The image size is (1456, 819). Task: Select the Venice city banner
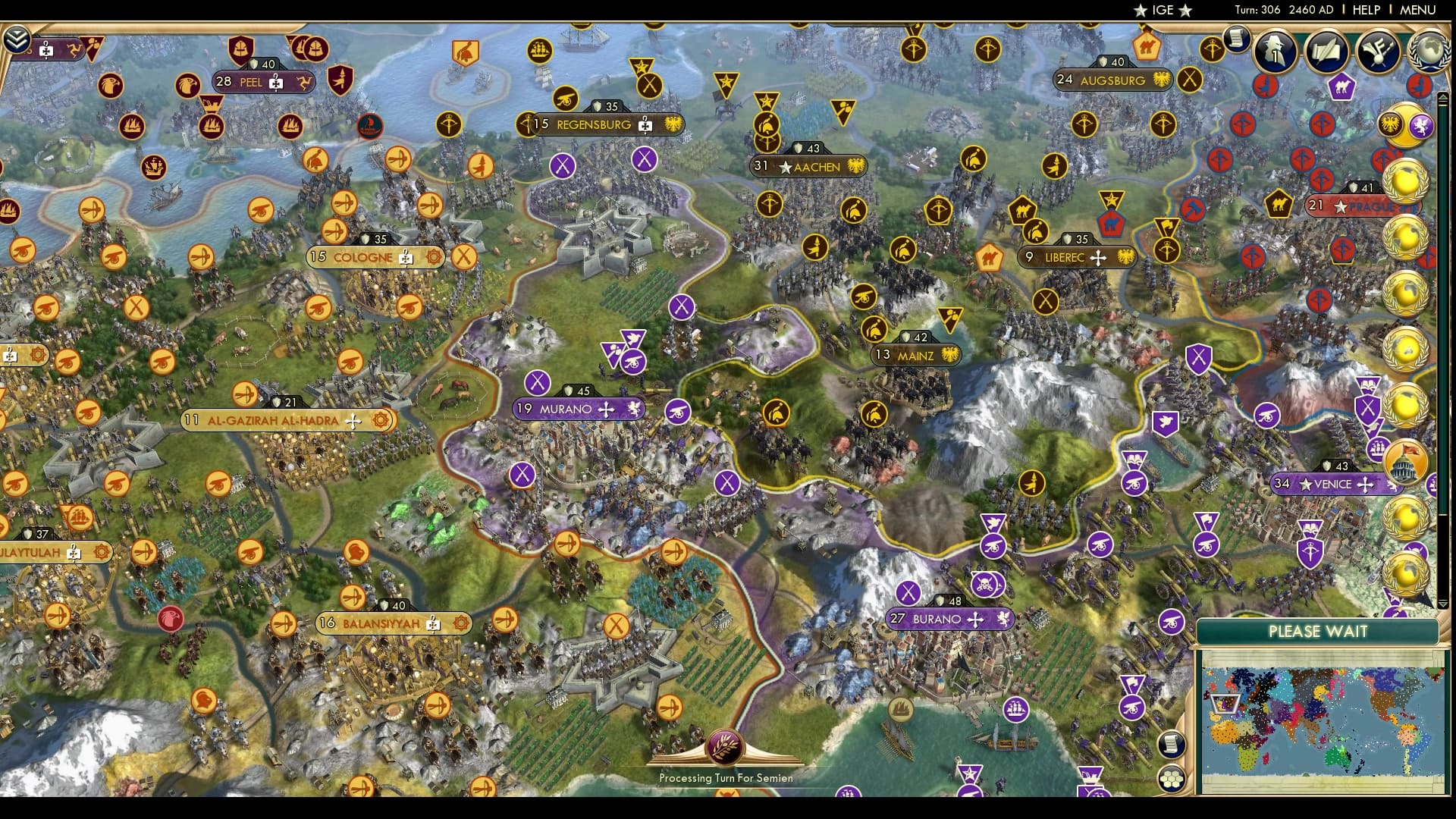pos(1331,483)
